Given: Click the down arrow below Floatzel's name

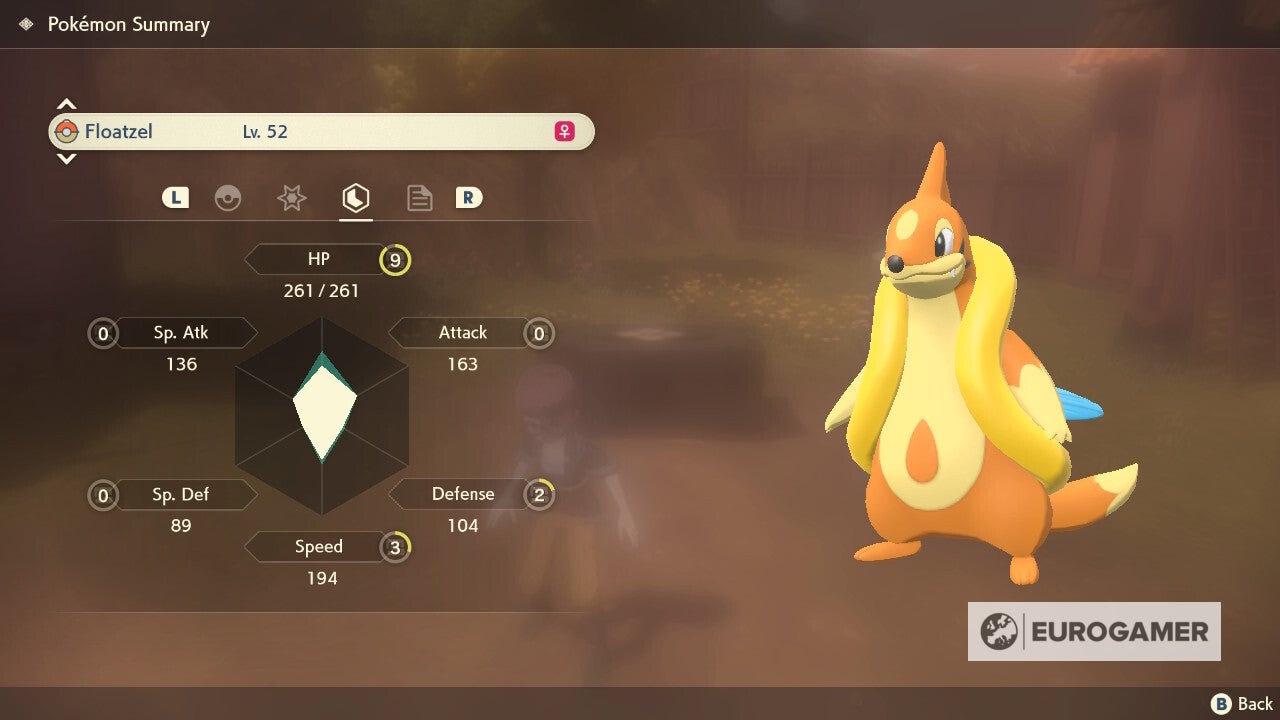Looking at the screenshot, I should pos(66,158).
